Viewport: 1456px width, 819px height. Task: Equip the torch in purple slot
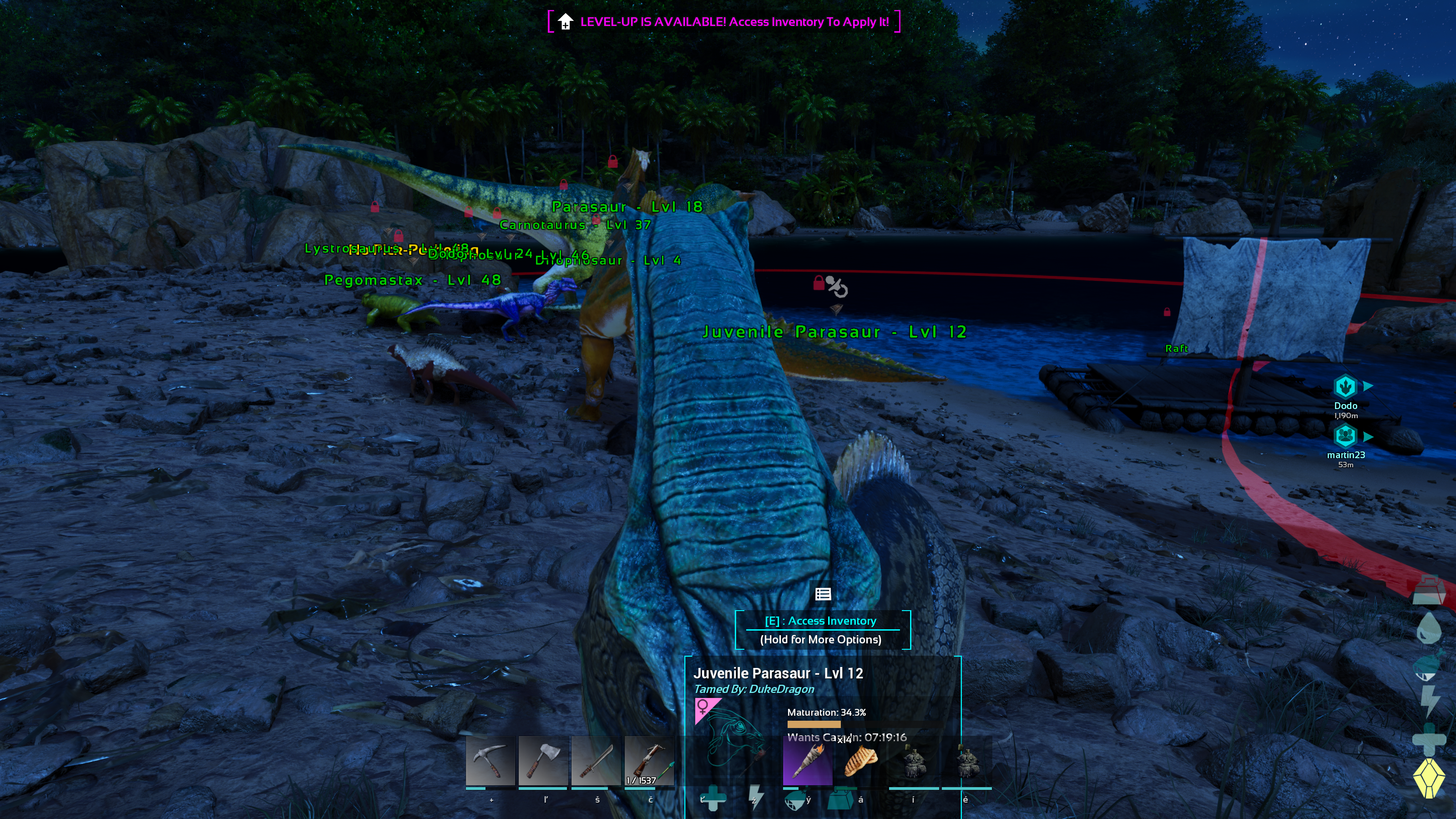click(807, 761)
